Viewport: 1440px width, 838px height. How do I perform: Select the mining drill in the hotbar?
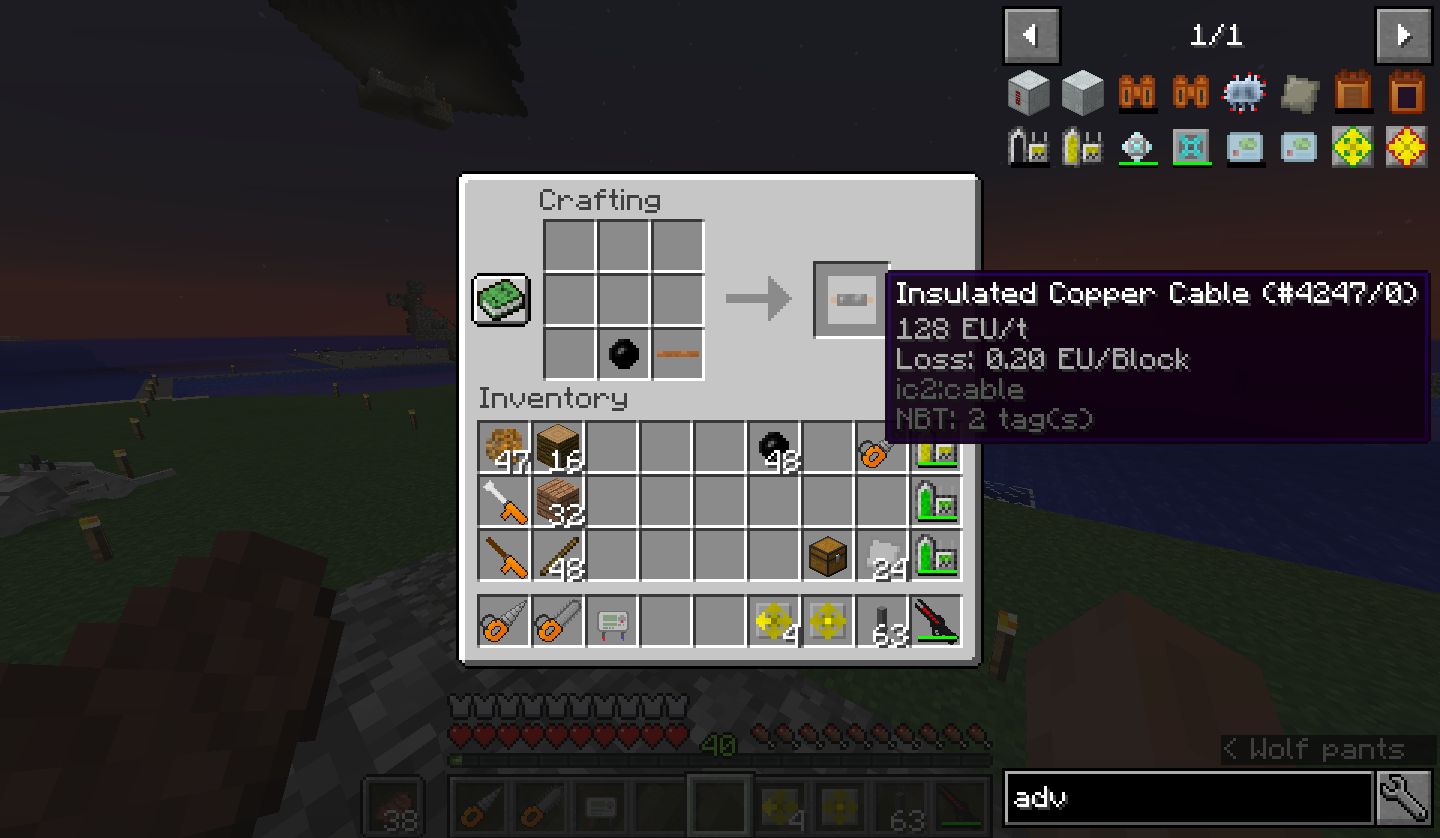click(x=504, y=621)
